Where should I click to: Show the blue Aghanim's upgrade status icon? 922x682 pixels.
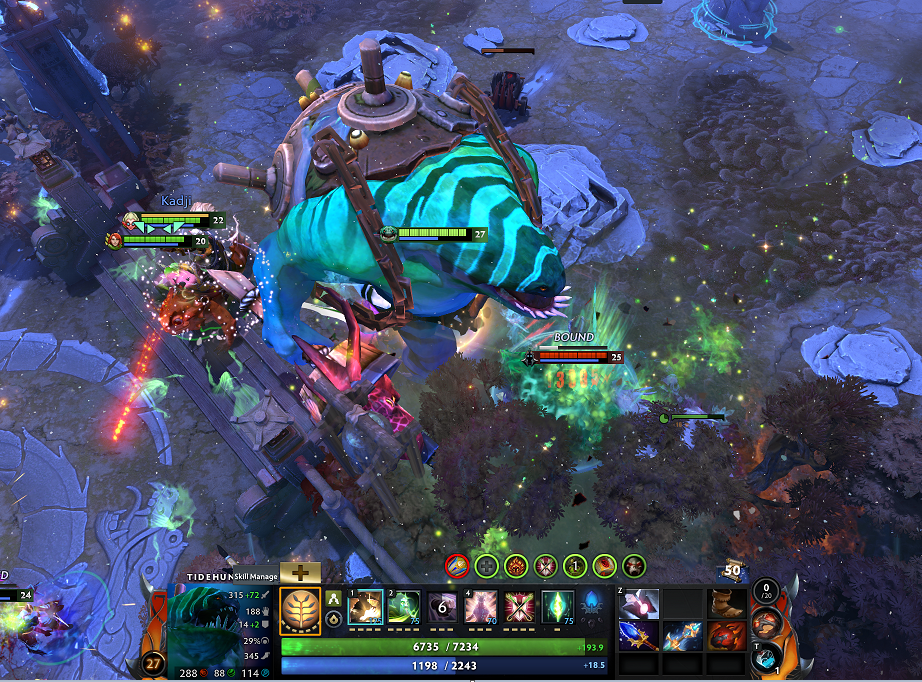point(592,607)
